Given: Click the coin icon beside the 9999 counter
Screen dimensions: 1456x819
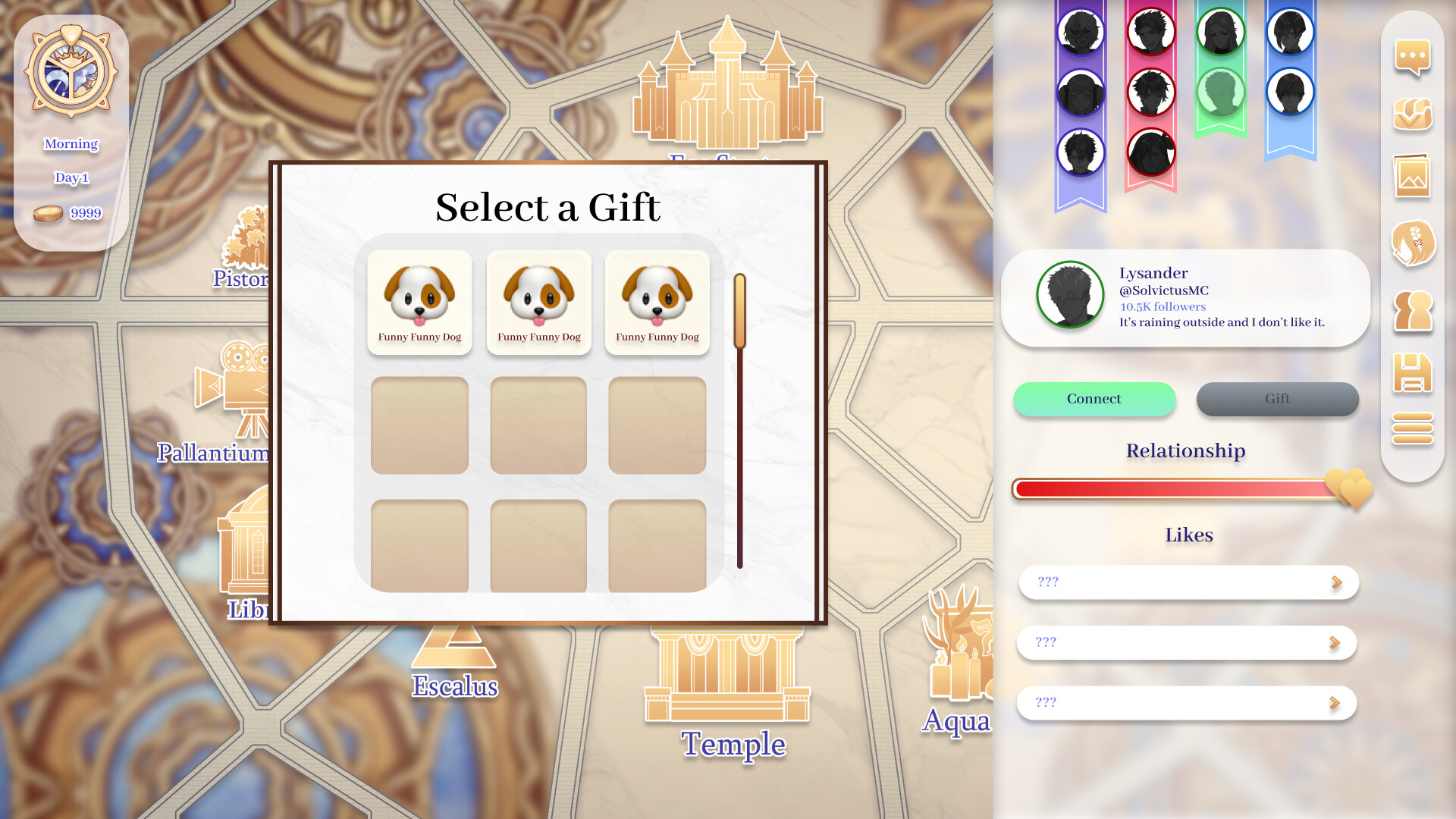Looking at the screenshot, I should (x=47, y=213).
